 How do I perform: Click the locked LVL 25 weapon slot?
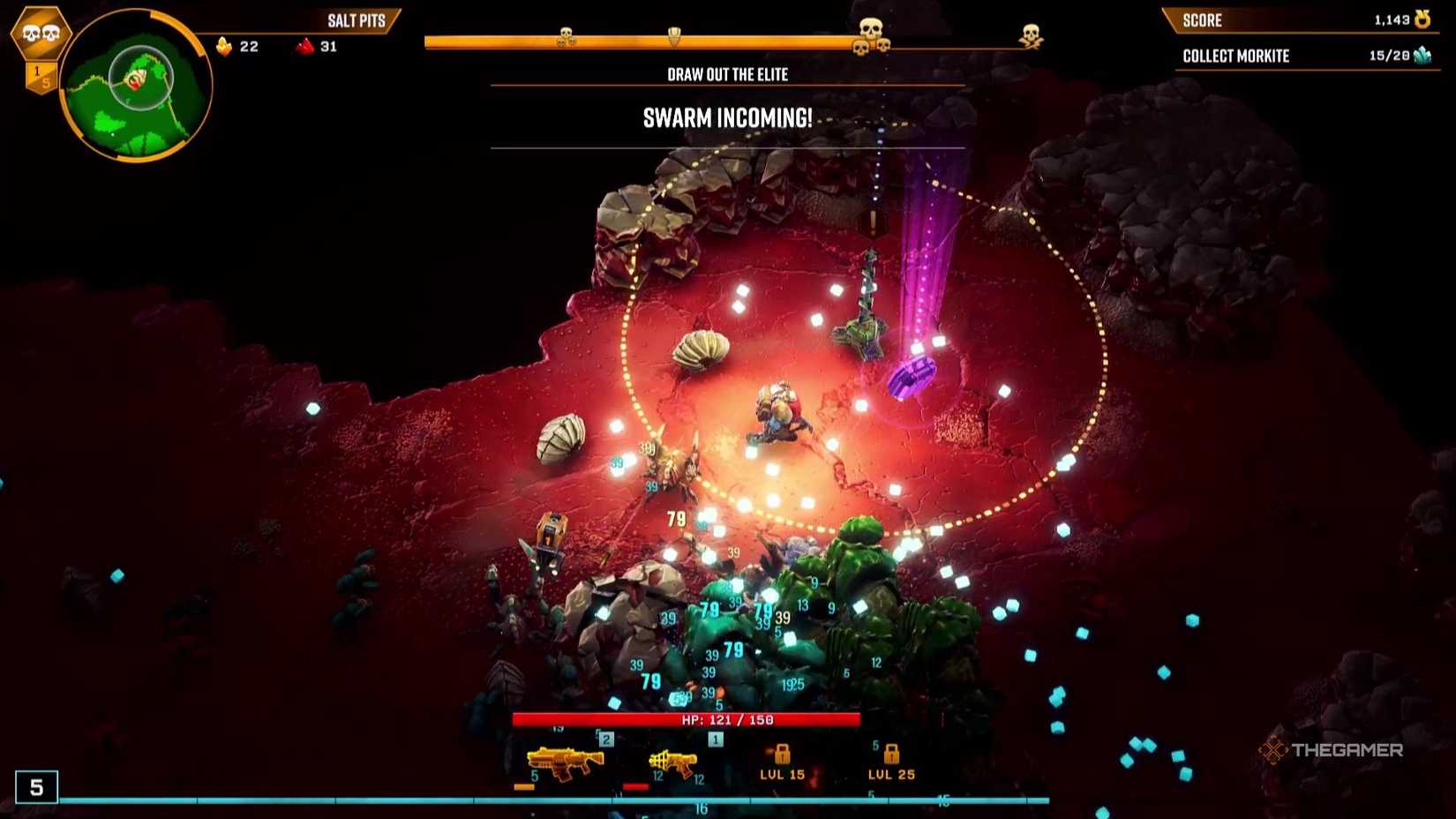(891, 763)
